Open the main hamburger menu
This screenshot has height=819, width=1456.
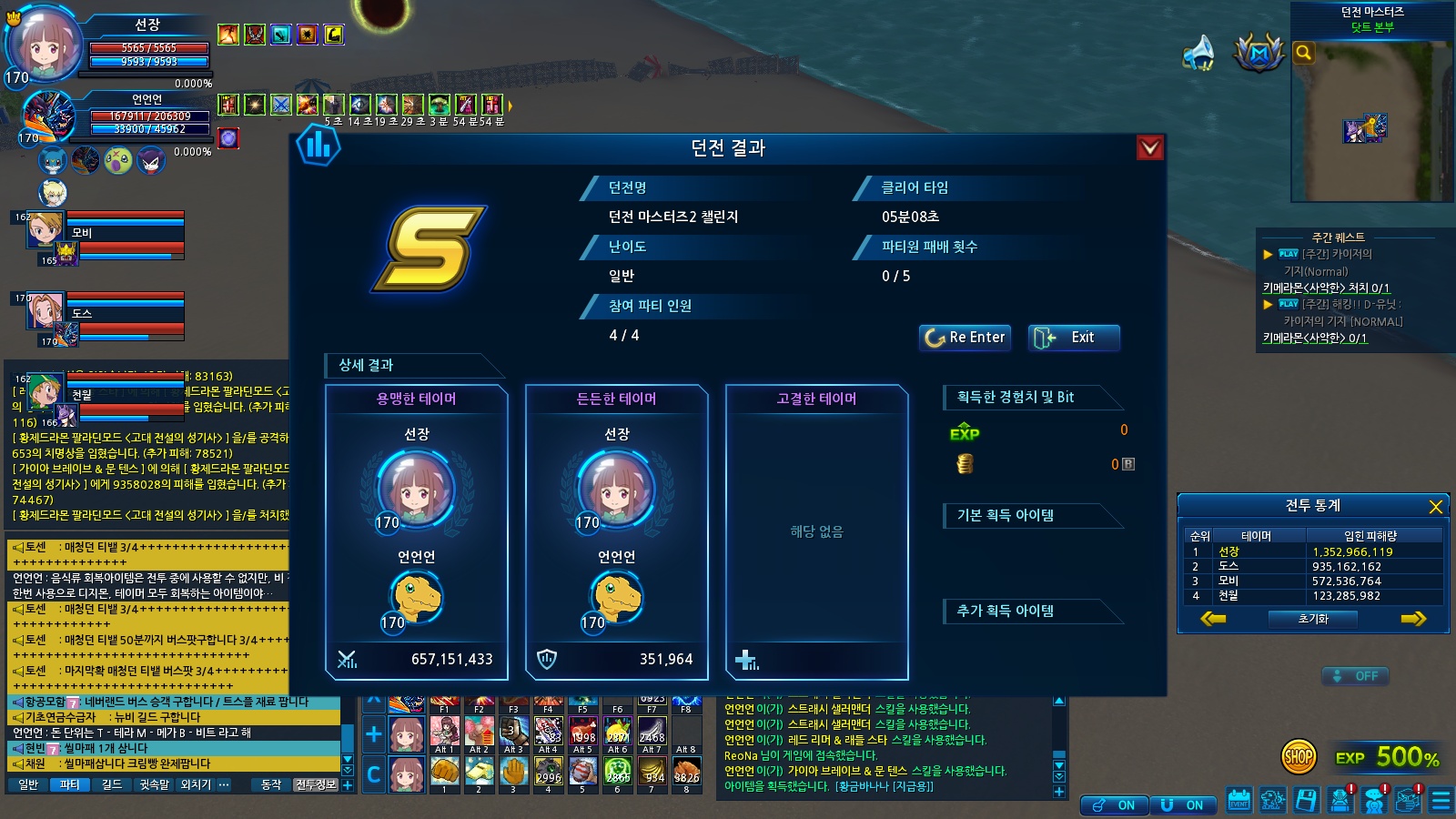(1441, 801)
